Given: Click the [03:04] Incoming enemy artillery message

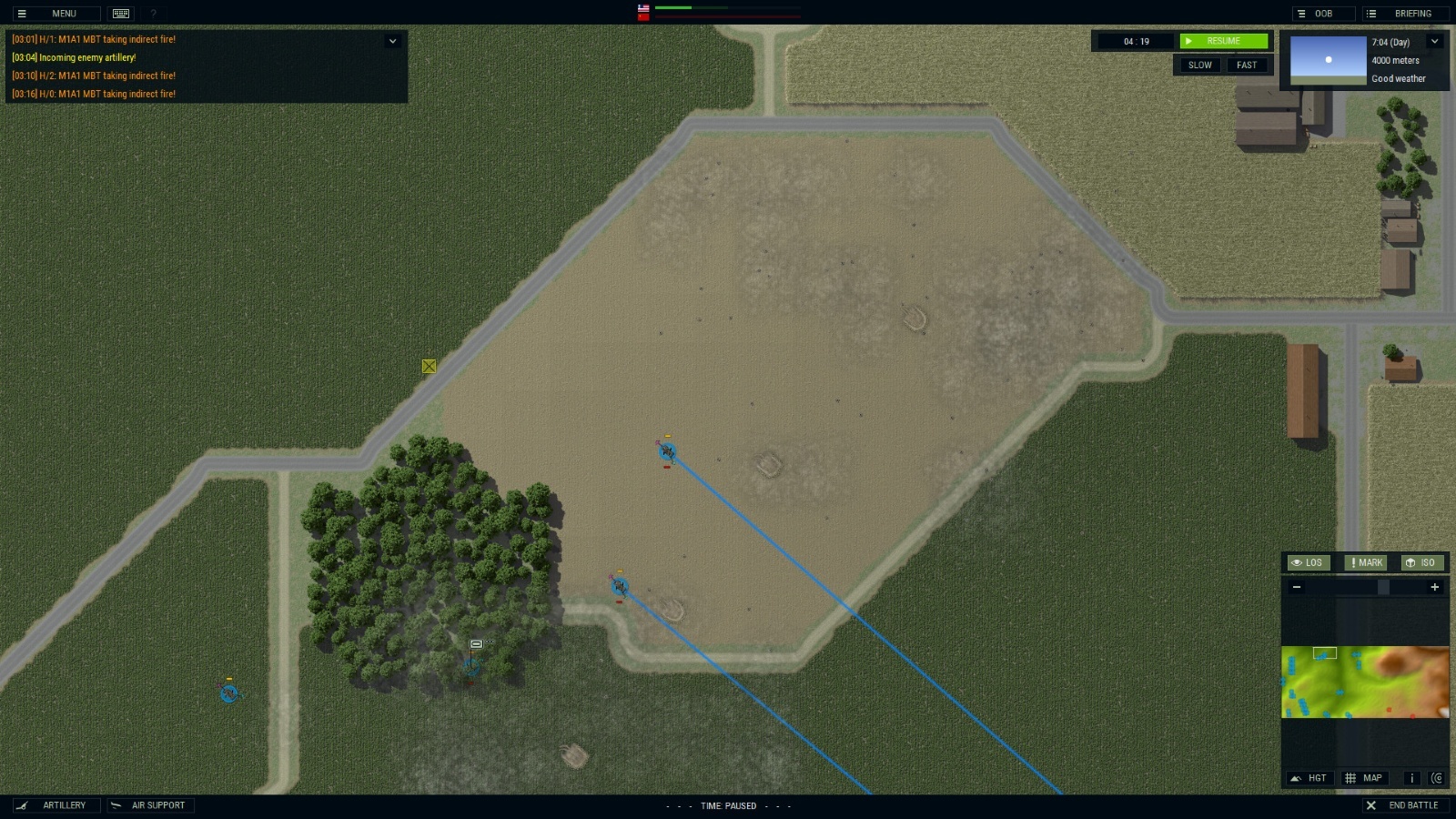Looking at the screenshot, I should [75, 57].
